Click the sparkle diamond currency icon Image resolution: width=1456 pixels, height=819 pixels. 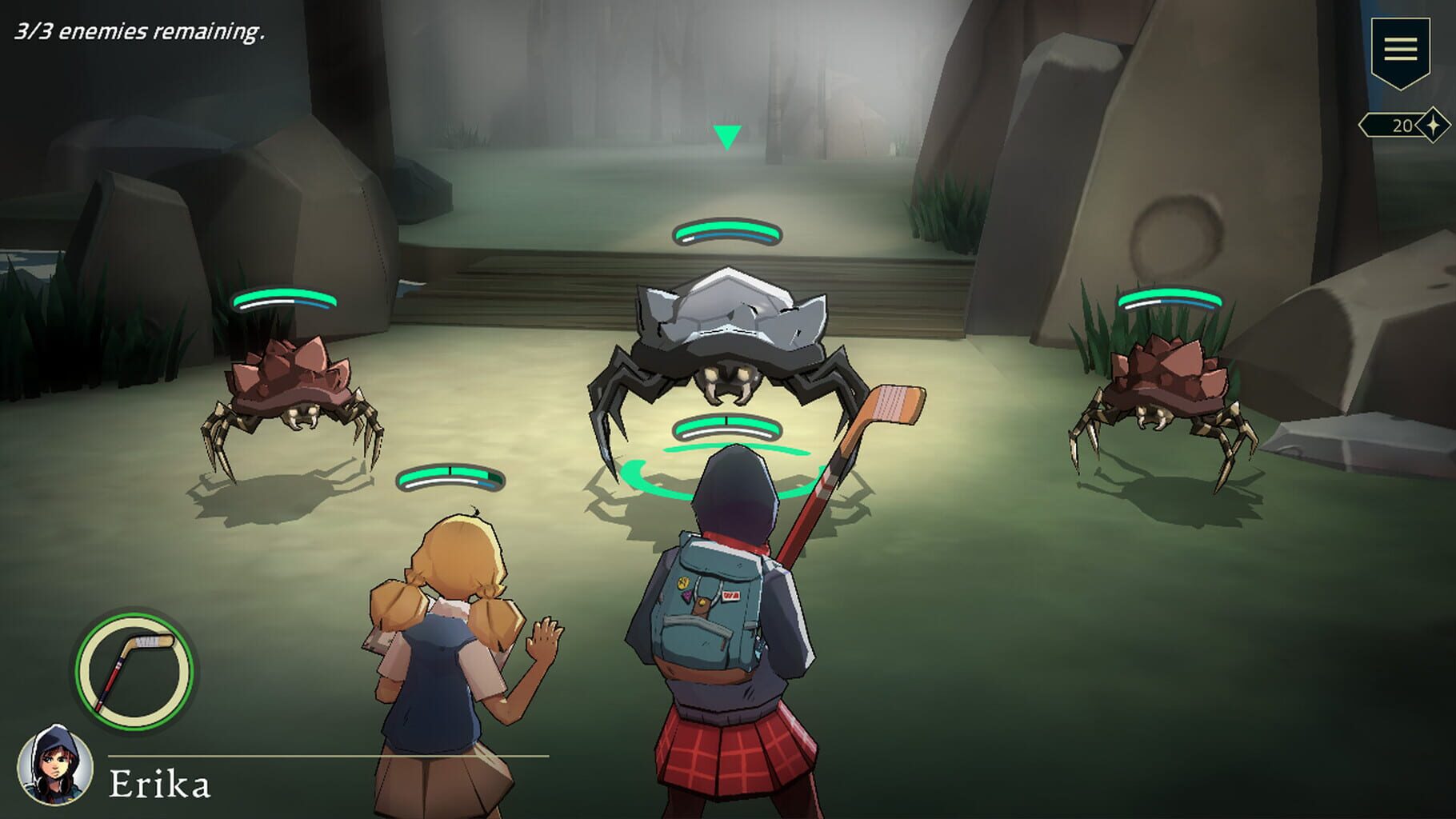(1430, 126)
